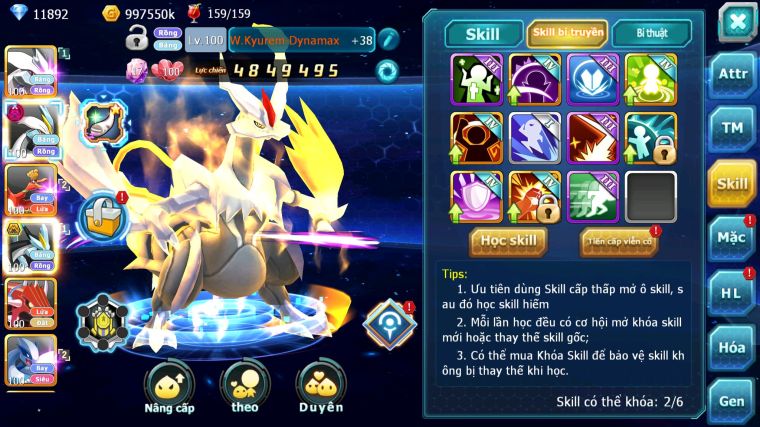This screenshot has width=760, height=427.
Task: Switch to the TM side tab
Action: click(732, 127)
